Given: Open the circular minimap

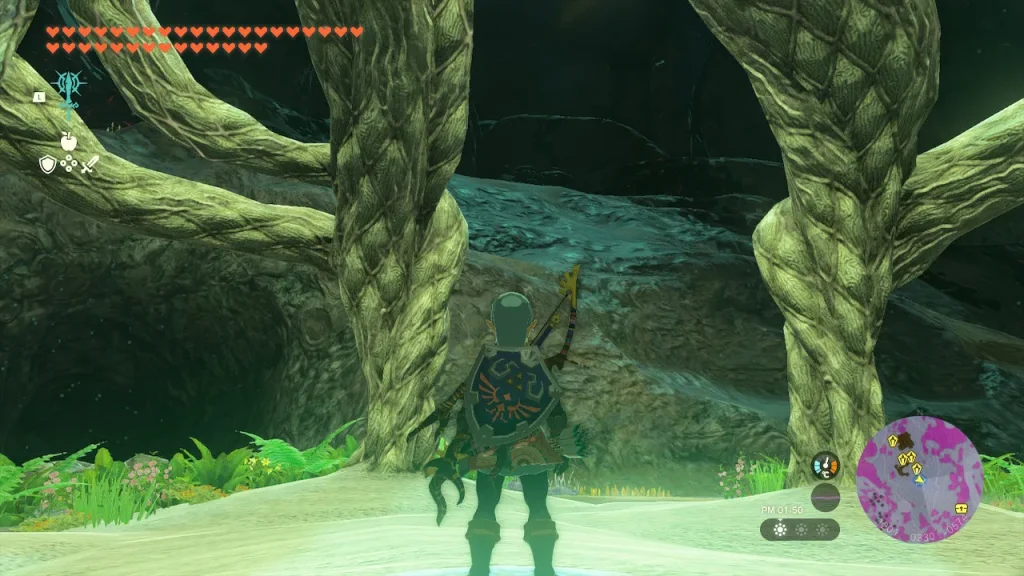Looking at the screenshot, I should (919, 479).
